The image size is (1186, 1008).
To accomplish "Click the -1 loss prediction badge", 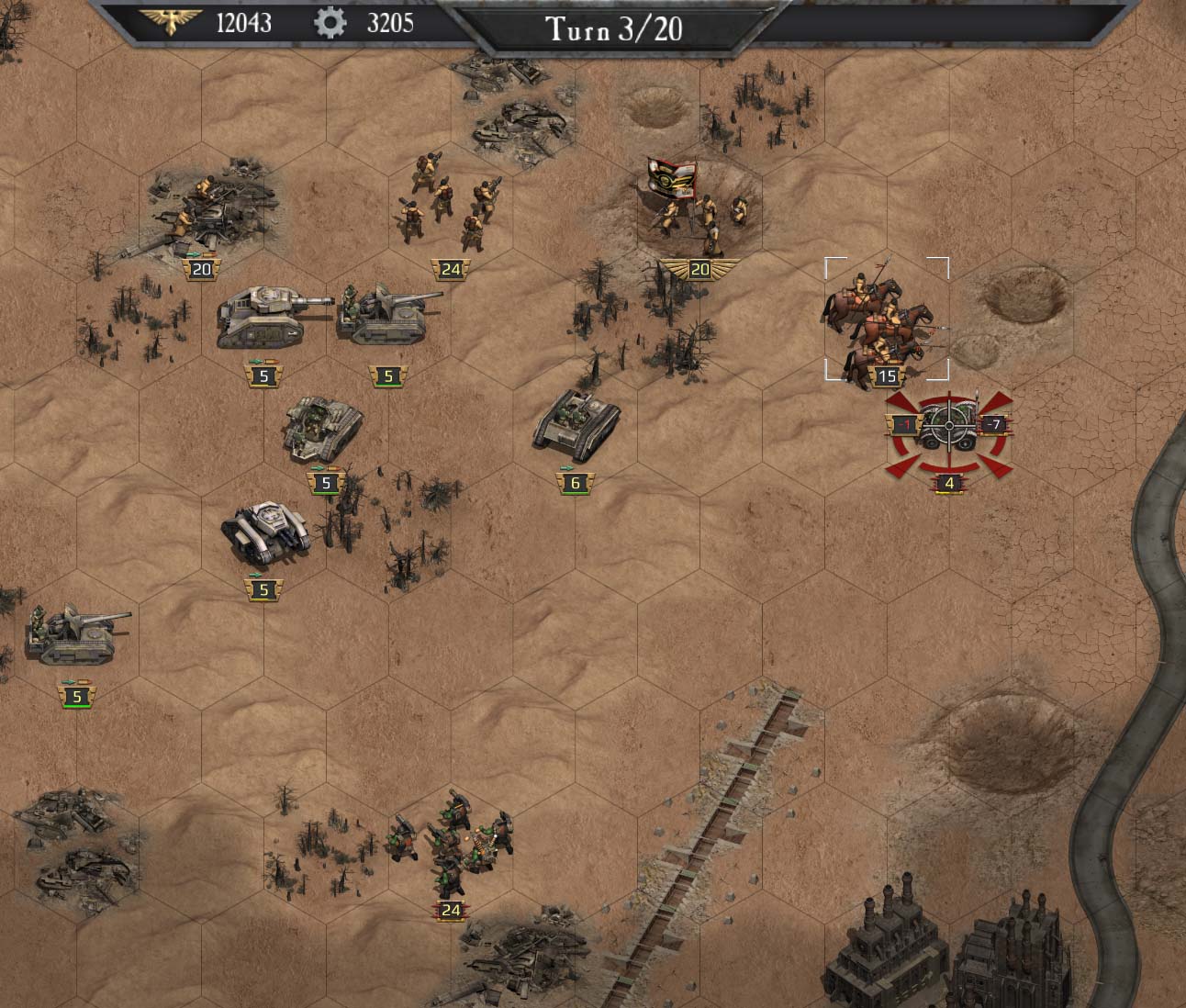I will tap(902, 425).
